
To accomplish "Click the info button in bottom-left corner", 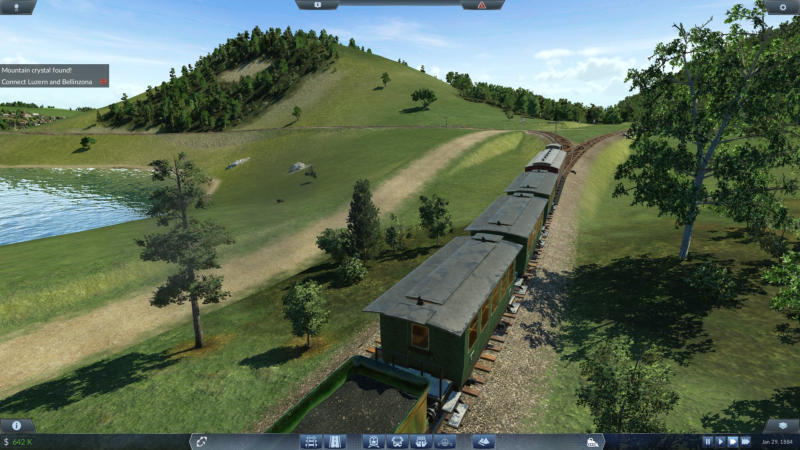I will [17, 425].
